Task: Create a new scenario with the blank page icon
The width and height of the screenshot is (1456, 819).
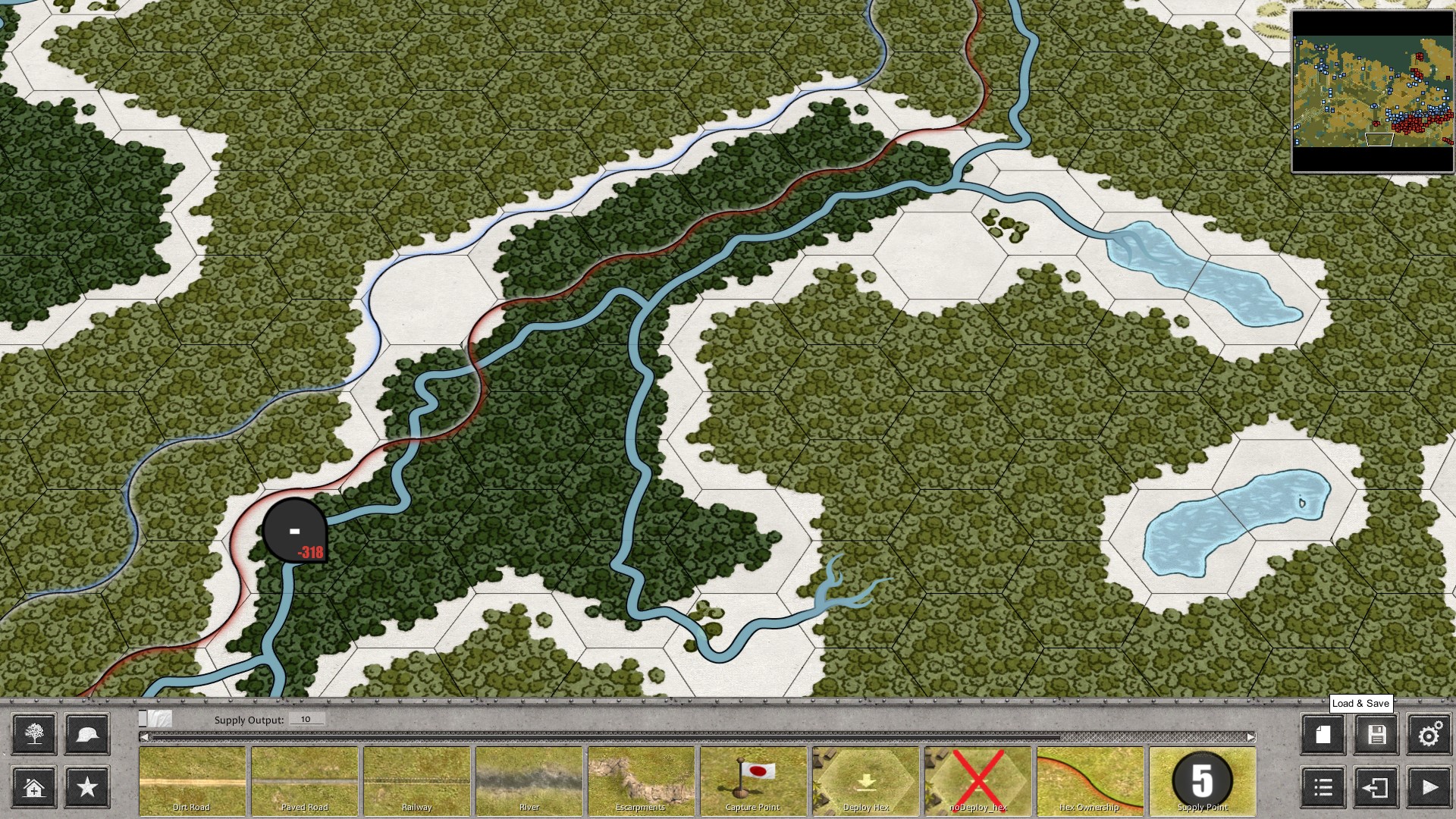Action: (x=1323, y=734)
